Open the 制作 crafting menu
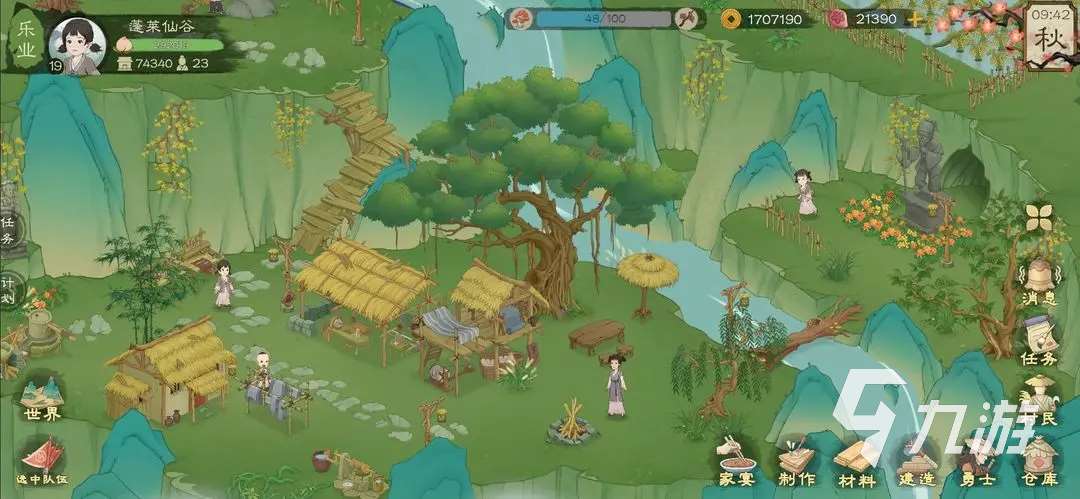Viewport: 1080px width, 499px height. pyautogui.click(x=796, y=461)
